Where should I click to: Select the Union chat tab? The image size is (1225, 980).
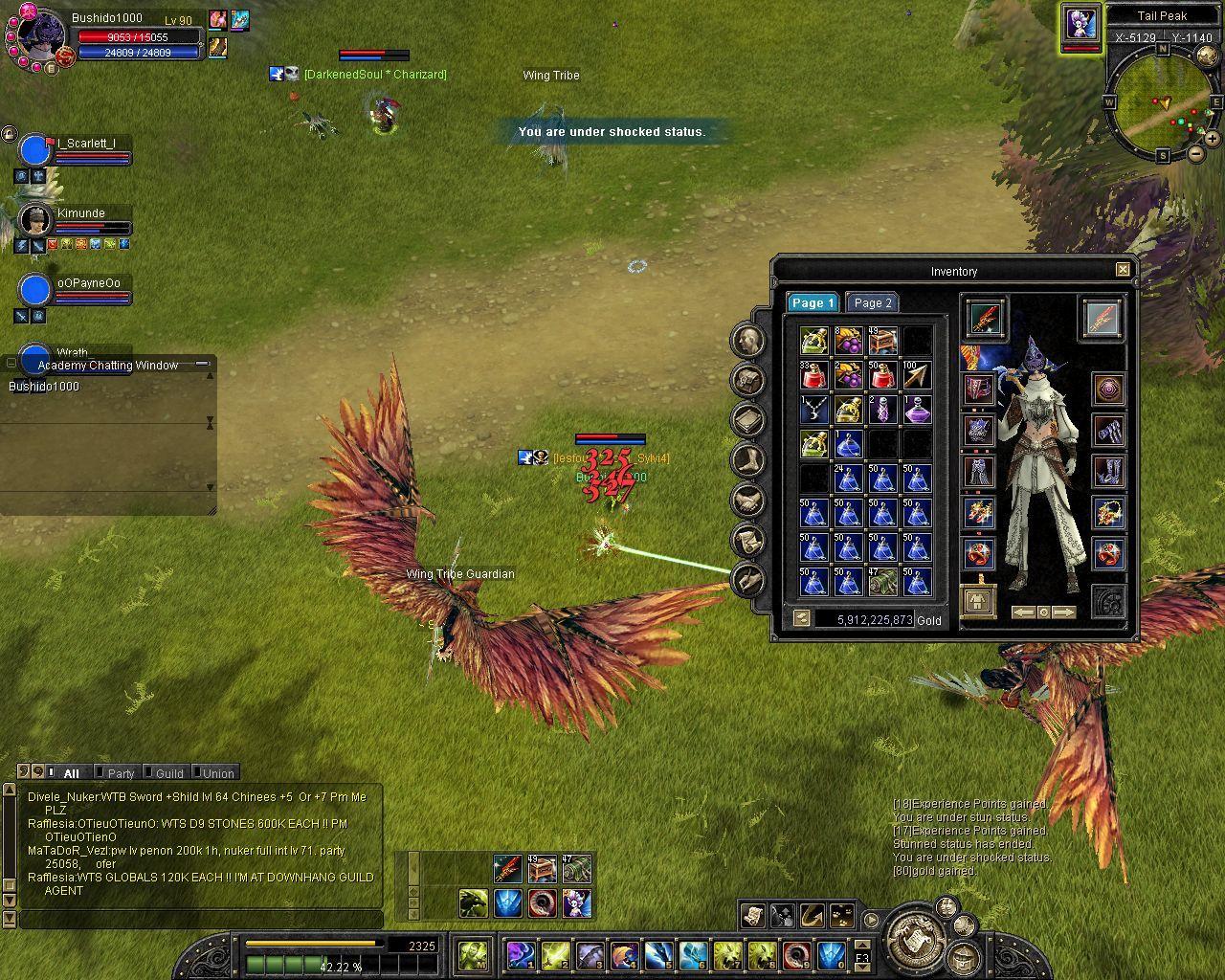[x=218, y=773]
